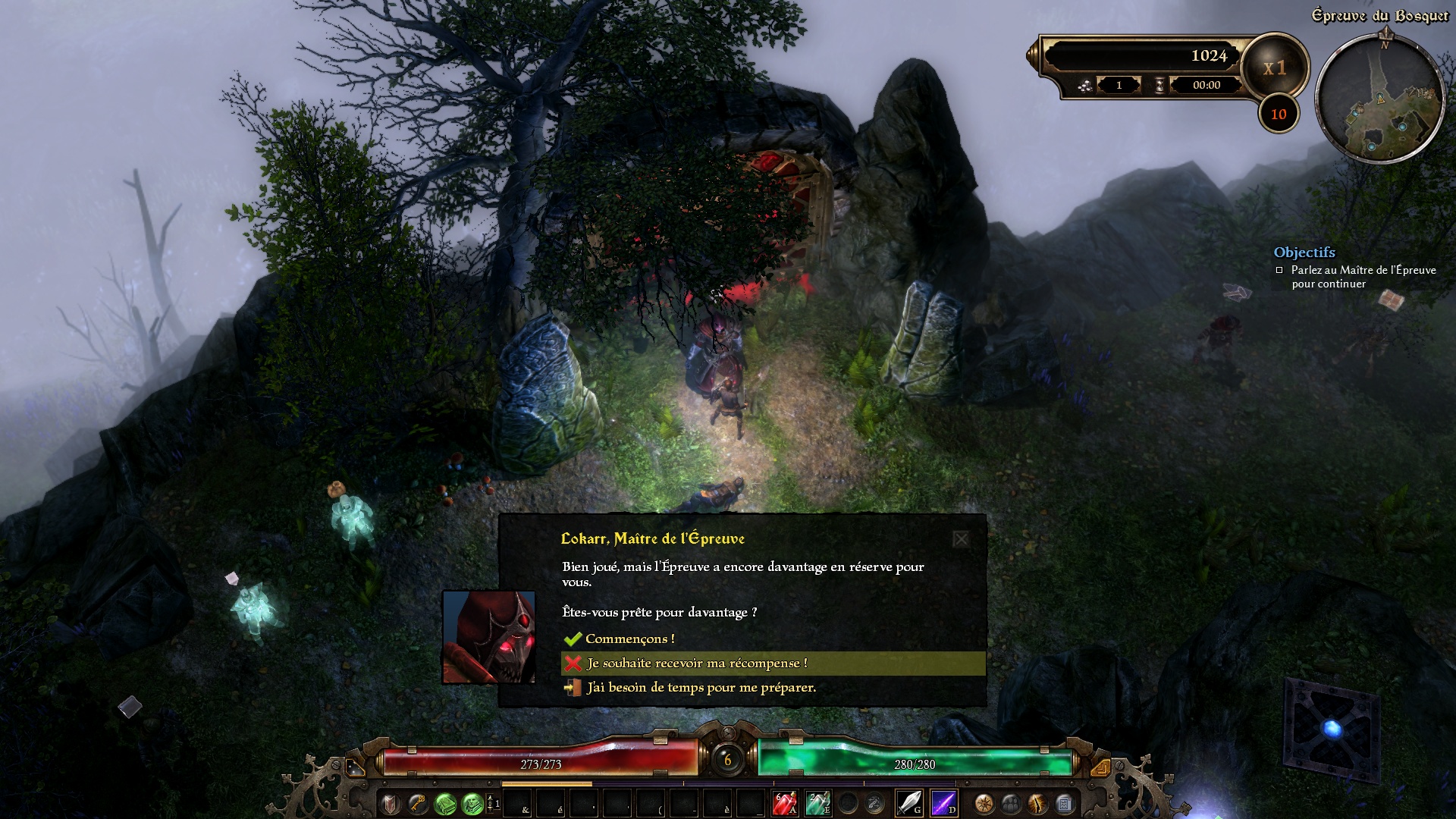Pick "J'ai besoin de temps pour me préparer."
This screenshot has width=1456, height=819.
(701, 688)
